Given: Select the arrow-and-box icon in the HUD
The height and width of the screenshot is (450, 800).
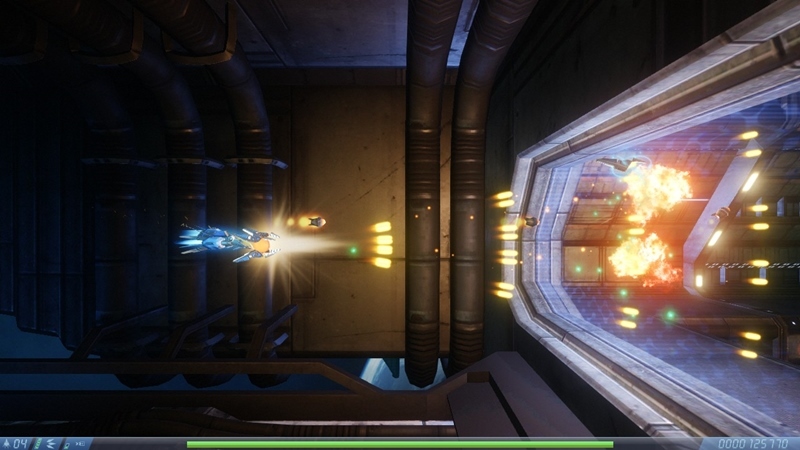Looking at the screenshot, I should pos(80,444).
